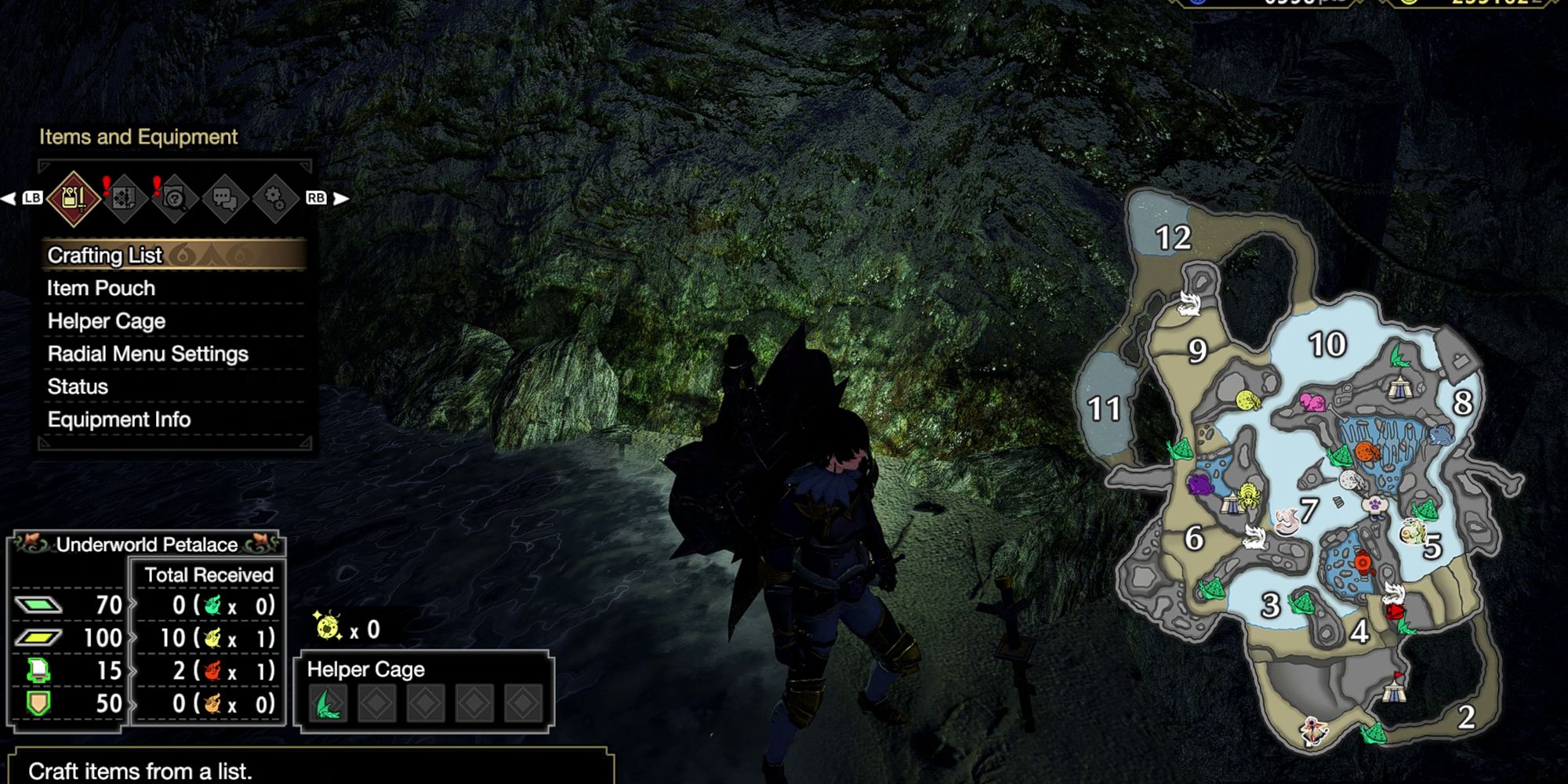Open the map info icon marked with exclamation

pyautogui.click(x=176, y=198)
